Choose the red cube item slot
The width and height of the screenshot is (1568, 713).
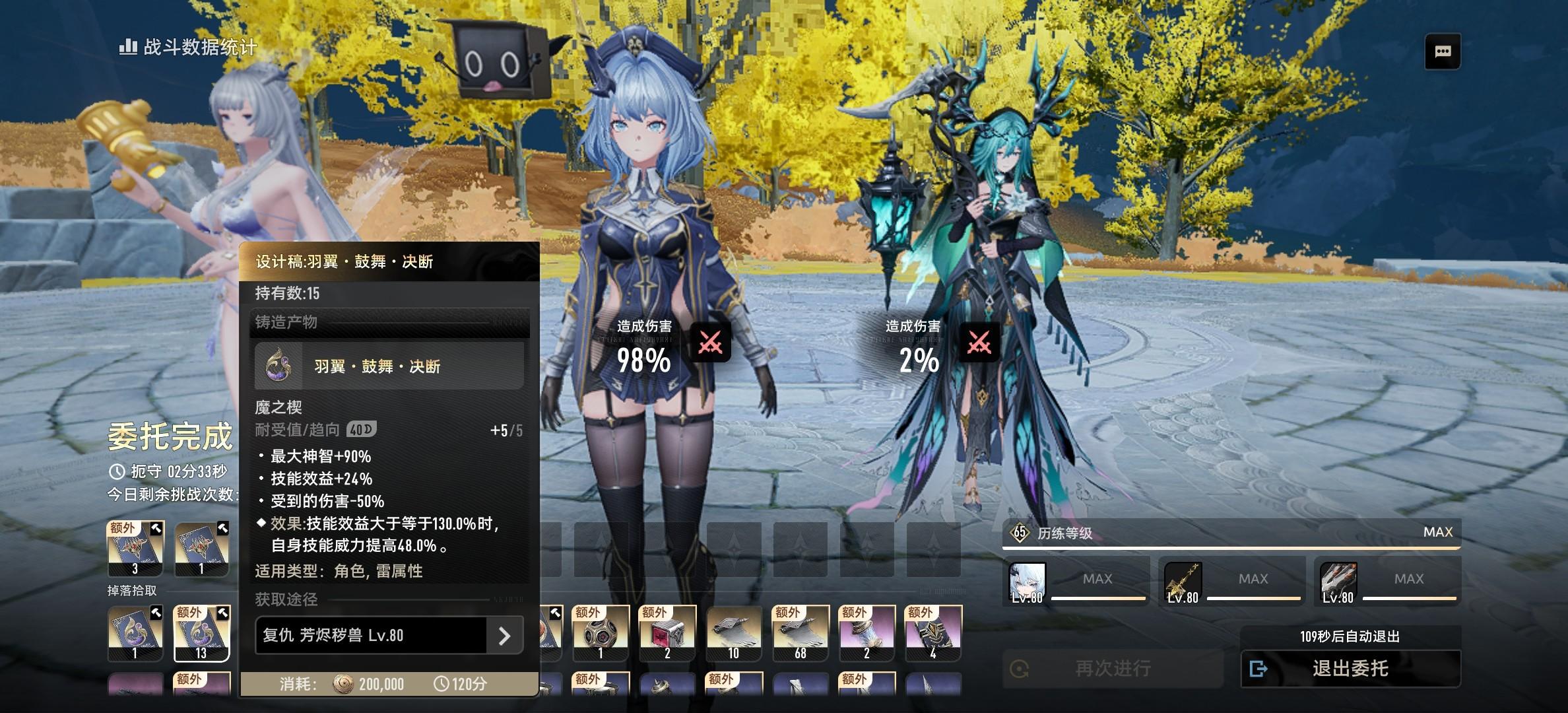click(667, 633)
